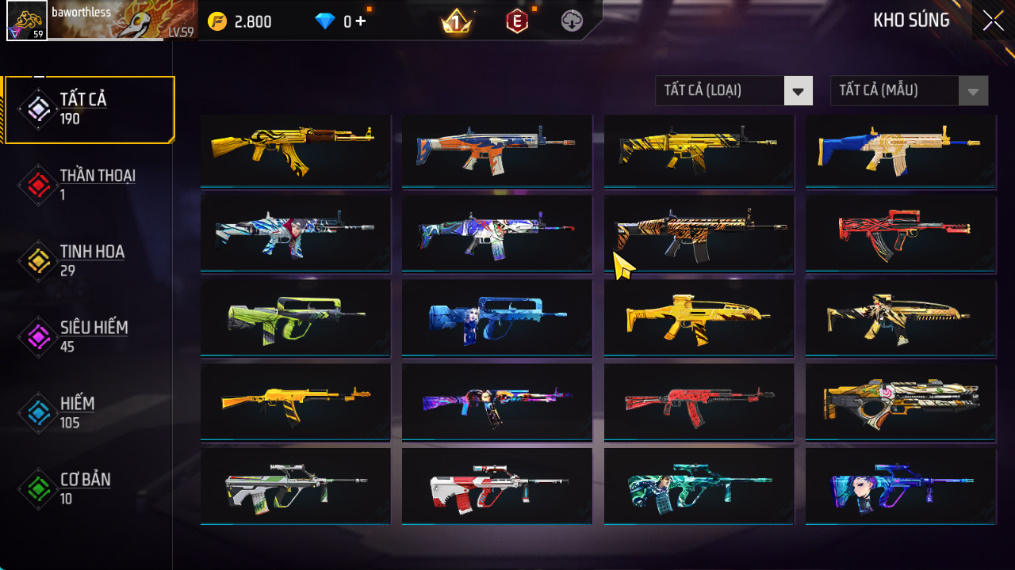
Task: Select the yellow and black AK skin
Action: tap(295, 150)
